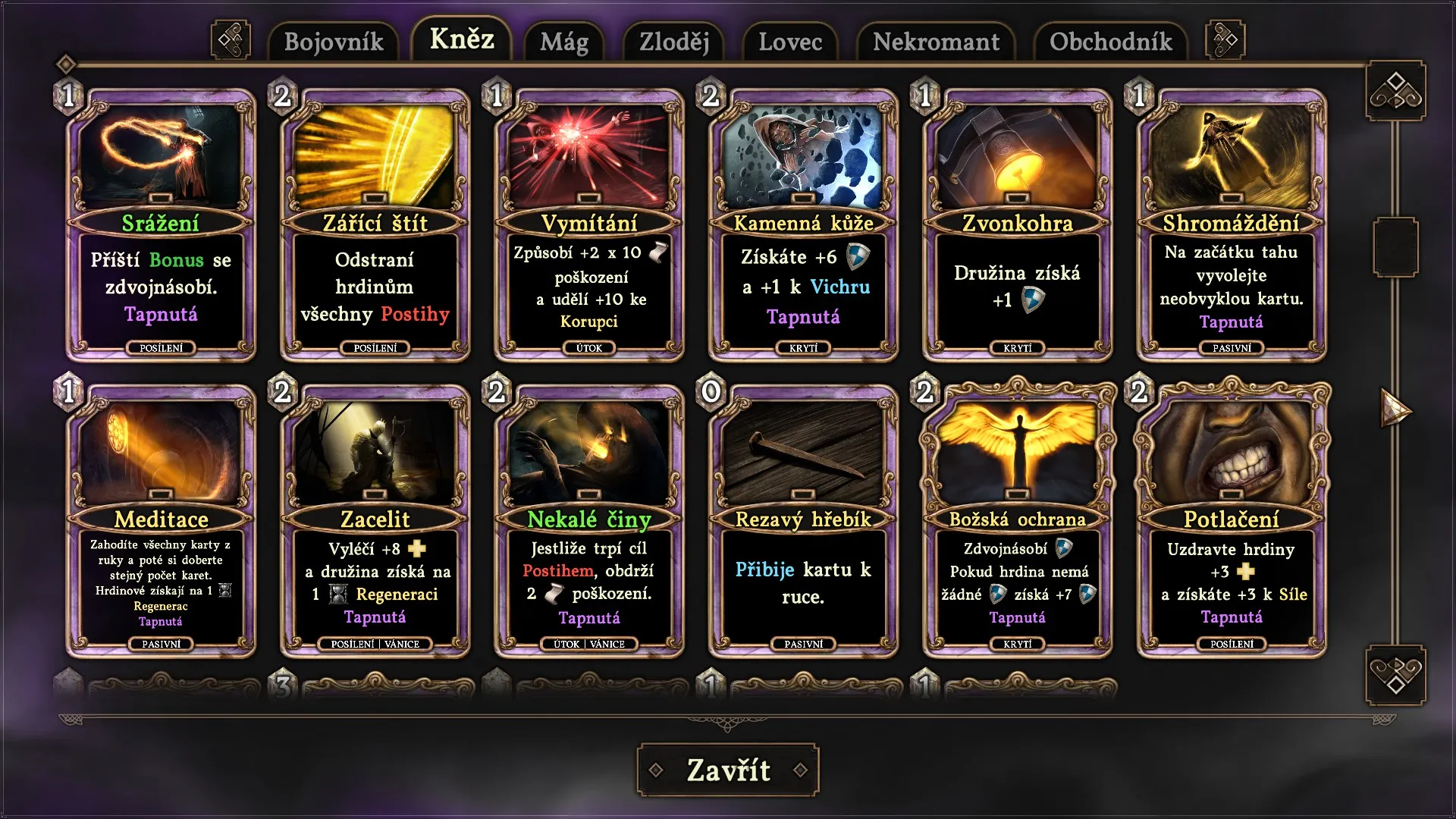The height and width of the screenshot is (819, 1456).
Task: Choose the Shromáždění passive card
Action: click(x=1232, y=225)
